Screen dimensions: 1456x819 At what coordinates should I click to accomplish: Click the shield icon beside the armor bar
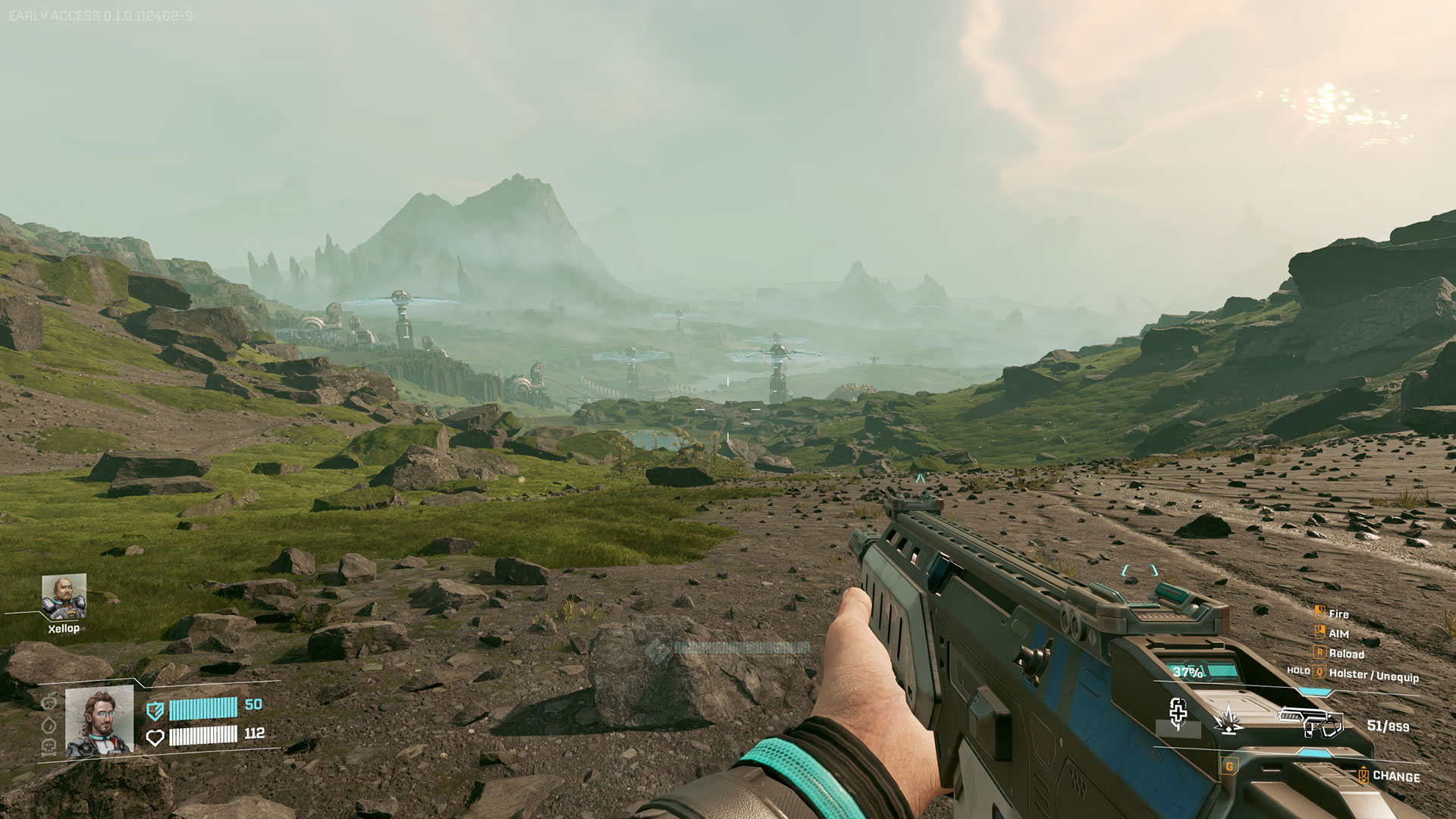coord(155,711)
